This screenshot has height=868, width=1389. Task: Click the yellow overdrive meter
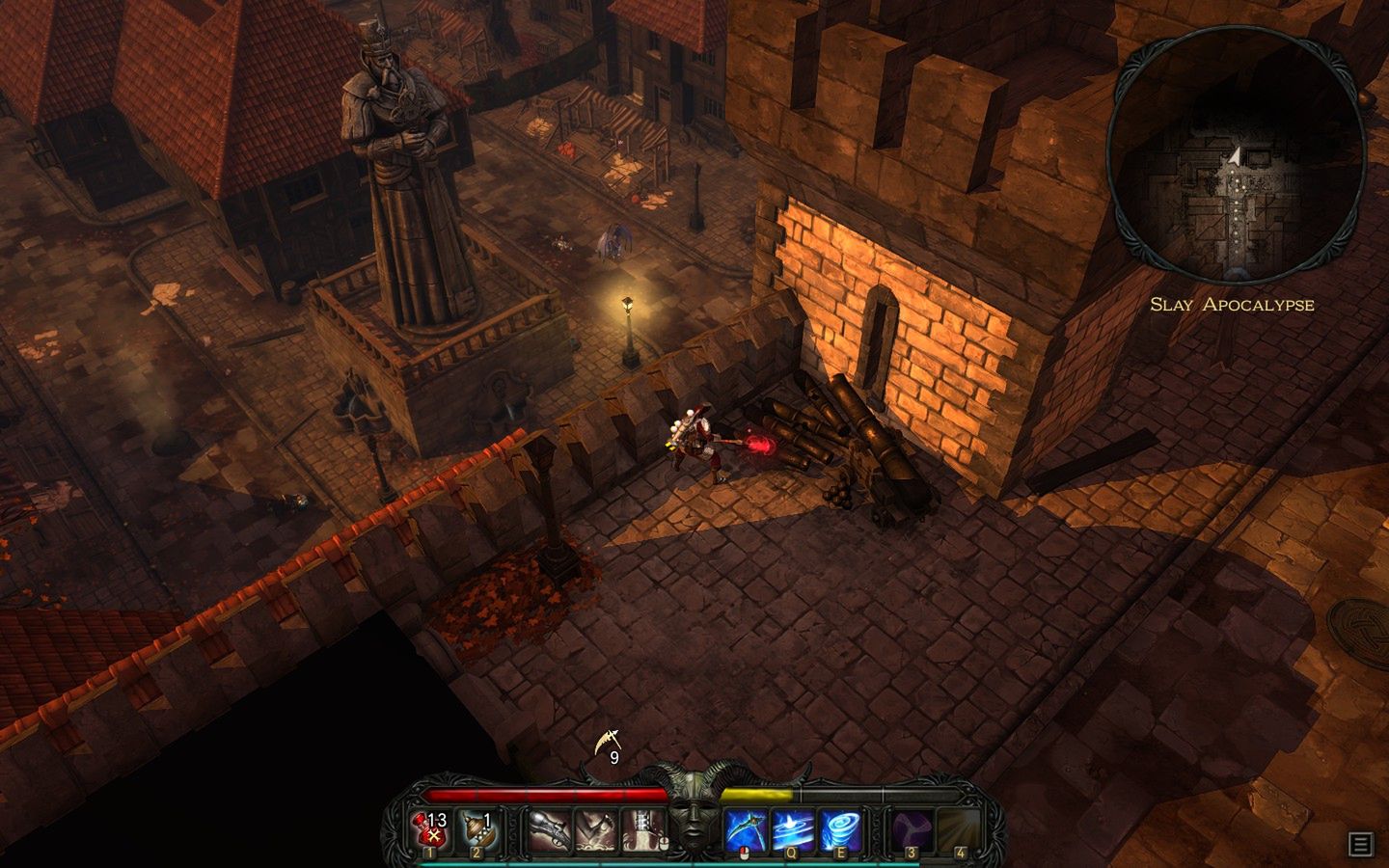tap(757, 791)
